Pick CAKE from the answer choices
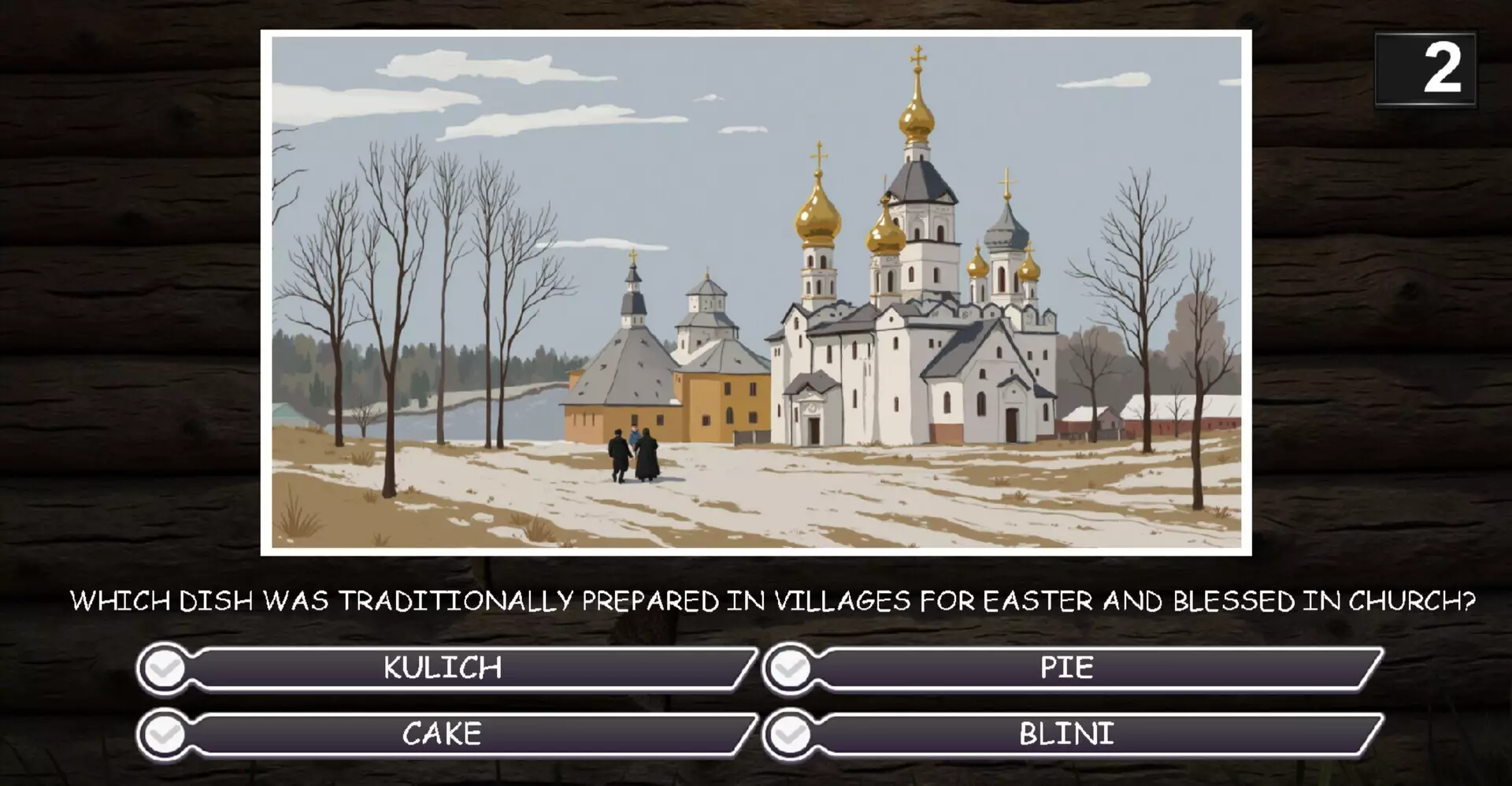Screen dimensions: 1512x786 pyautogui.click(x=441, y=734)
